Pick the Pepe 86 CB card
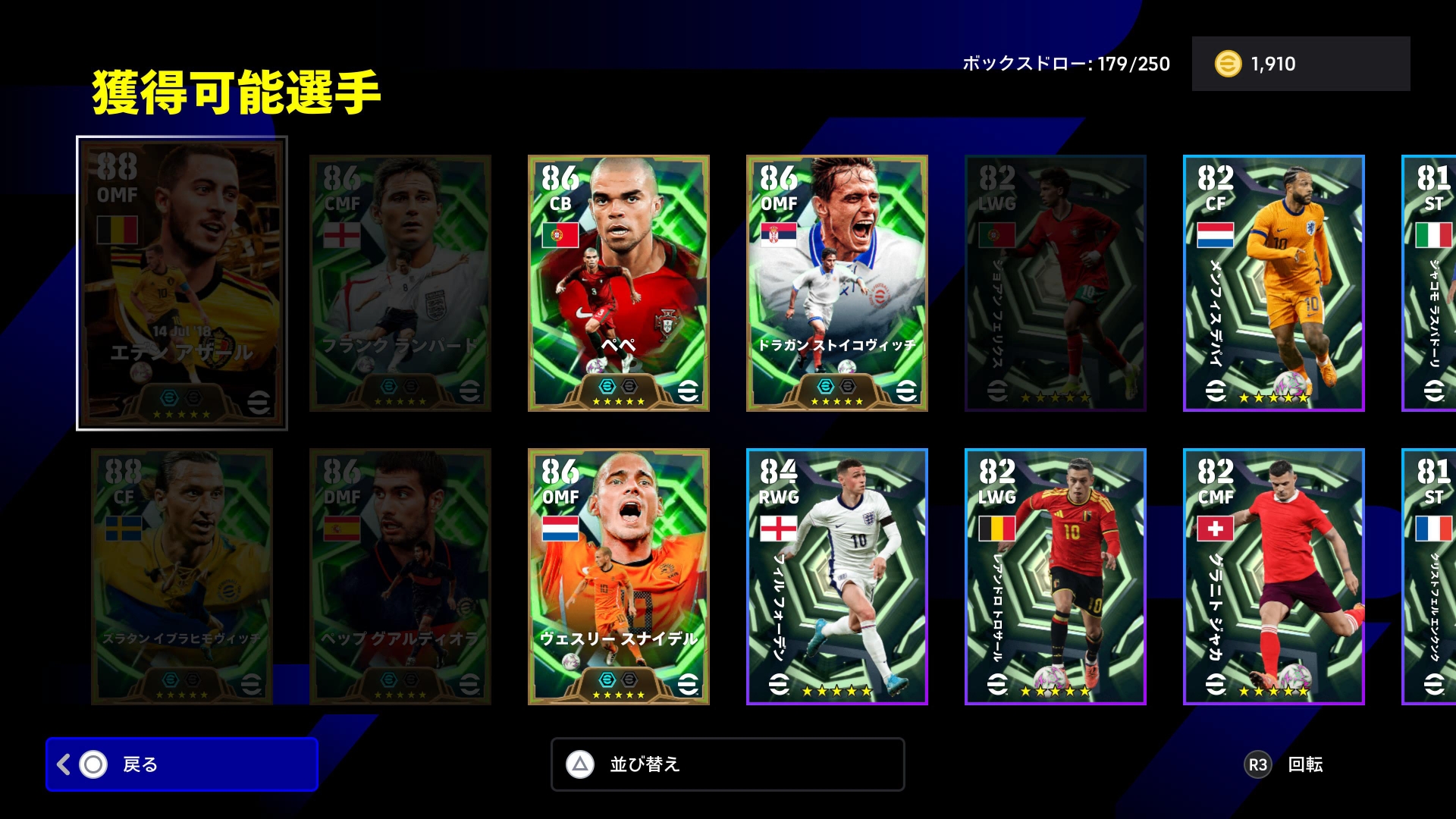1456x819 pixels. click(x=619, y=283)
